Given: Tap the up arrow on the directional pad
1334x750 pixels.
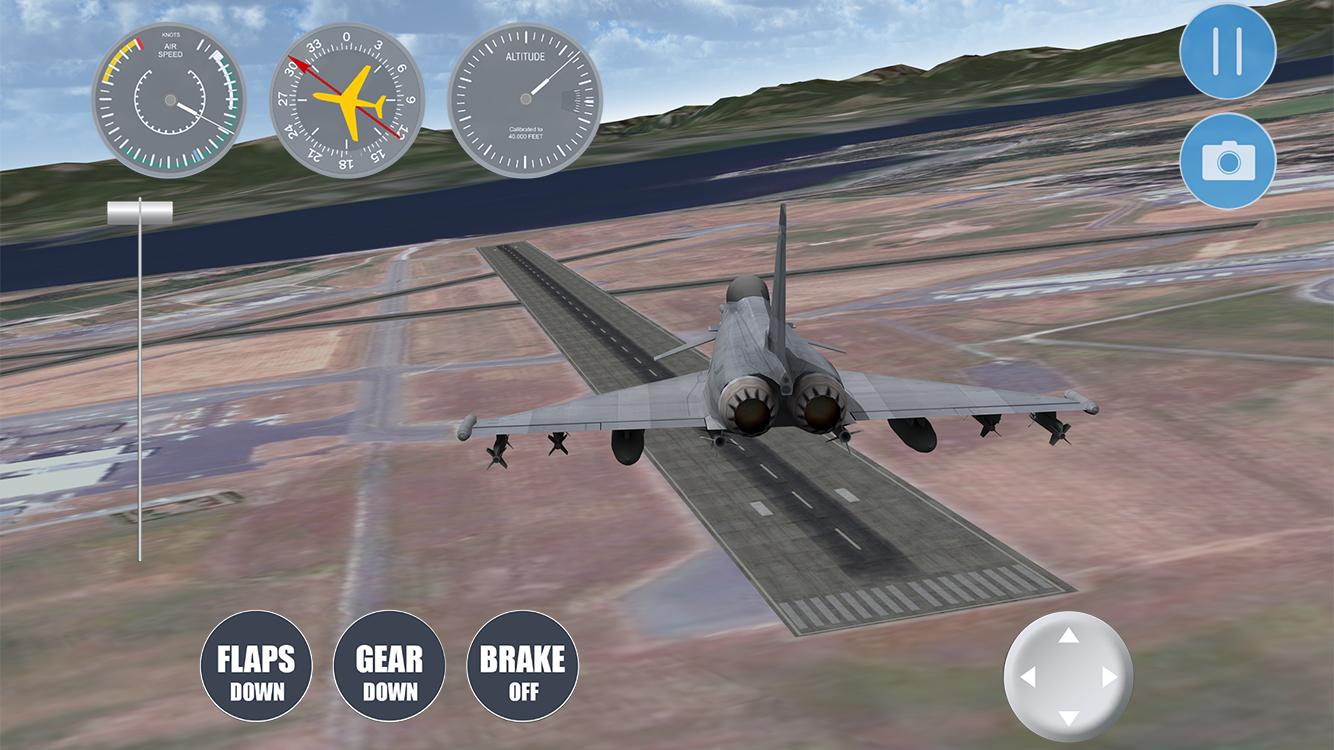Looking at the screenshot, I should click(x=1069, y=636).
